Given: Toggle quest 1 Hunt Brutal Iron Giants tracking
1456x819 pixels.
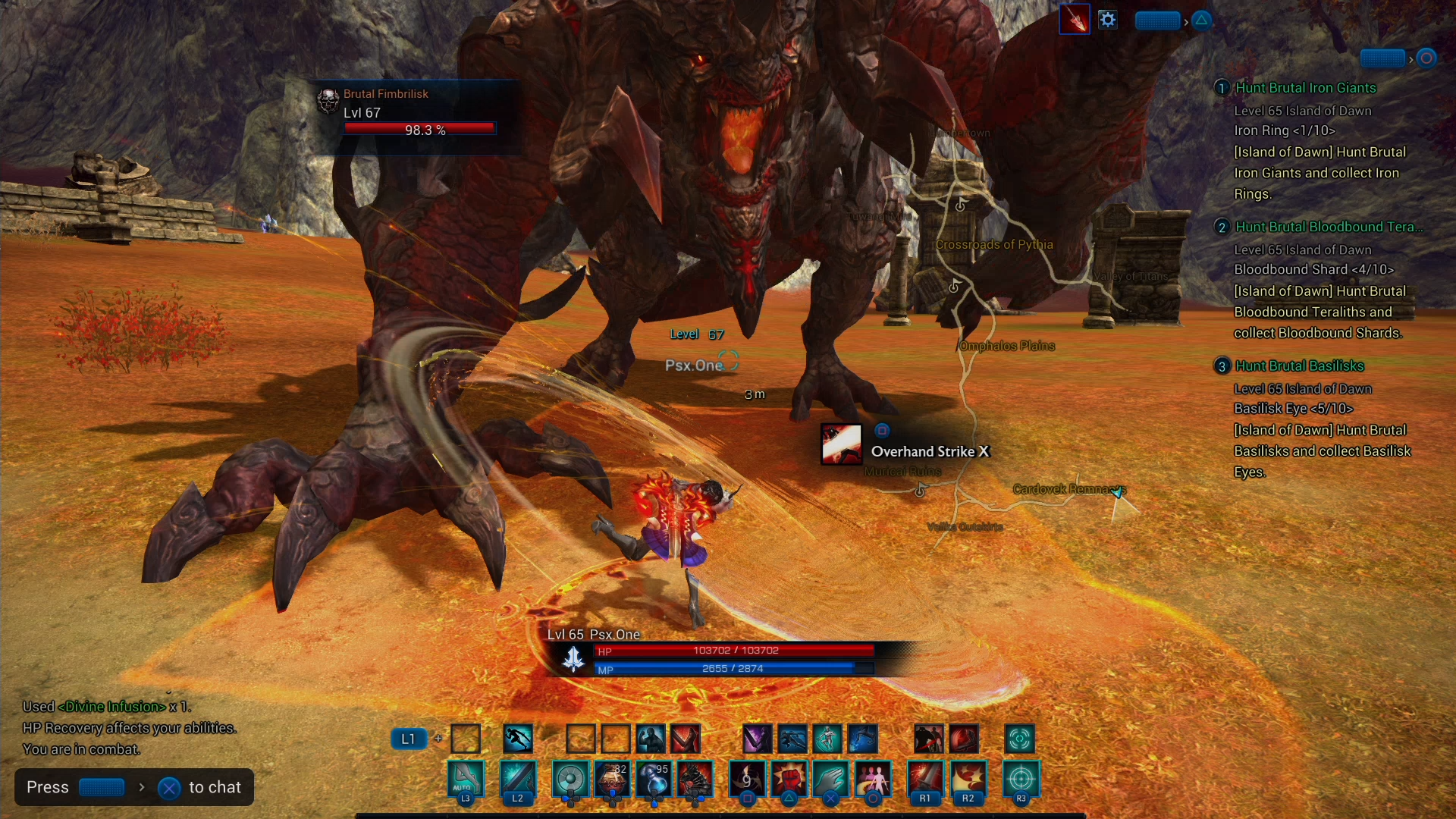Looking at the screenshot, I should (x=1222, y=87).
